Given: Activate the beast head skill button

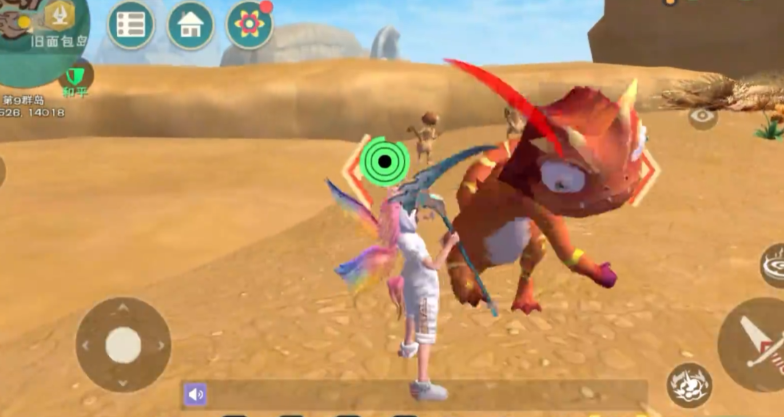Looking at the screenshot, I should [x=688, y=386].
